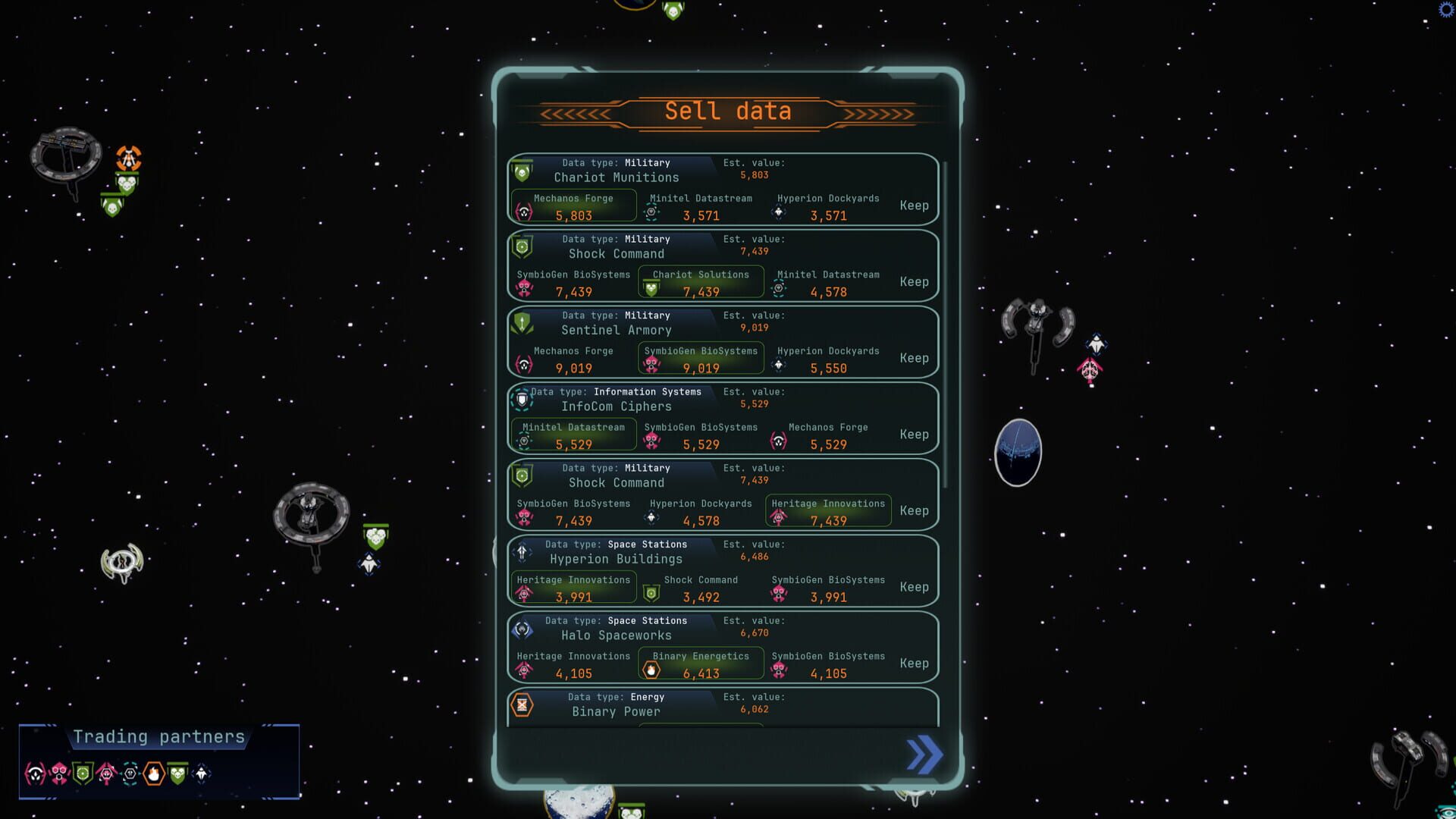The height and width of the screenshot is (819, 1456).
Task: Keep the Halo Spaceworks data
Action: [x=915, y=663]
